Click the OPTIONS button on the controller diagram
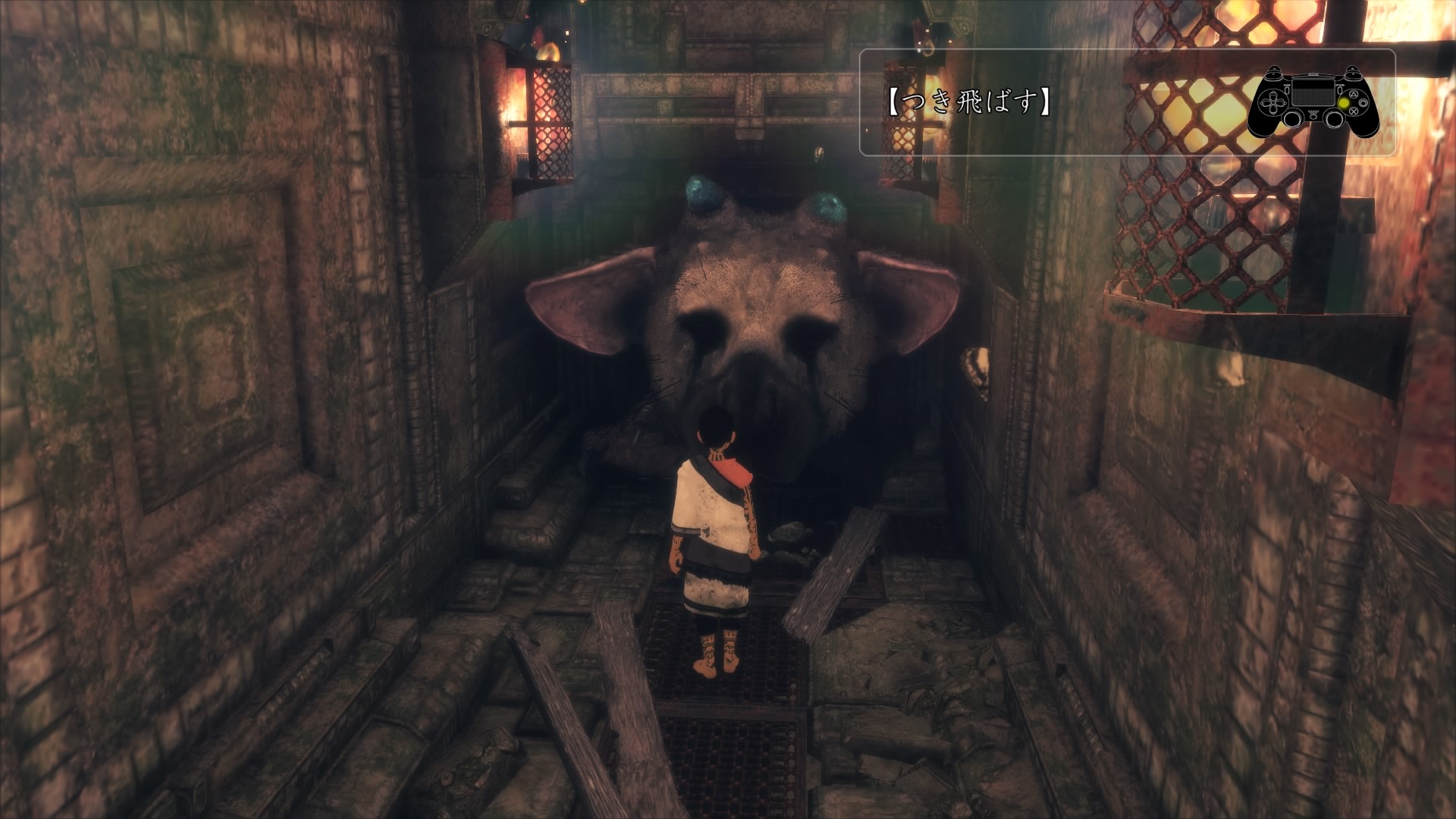The width and height of the screenshot is (1456, 819). click(1340, 91)
